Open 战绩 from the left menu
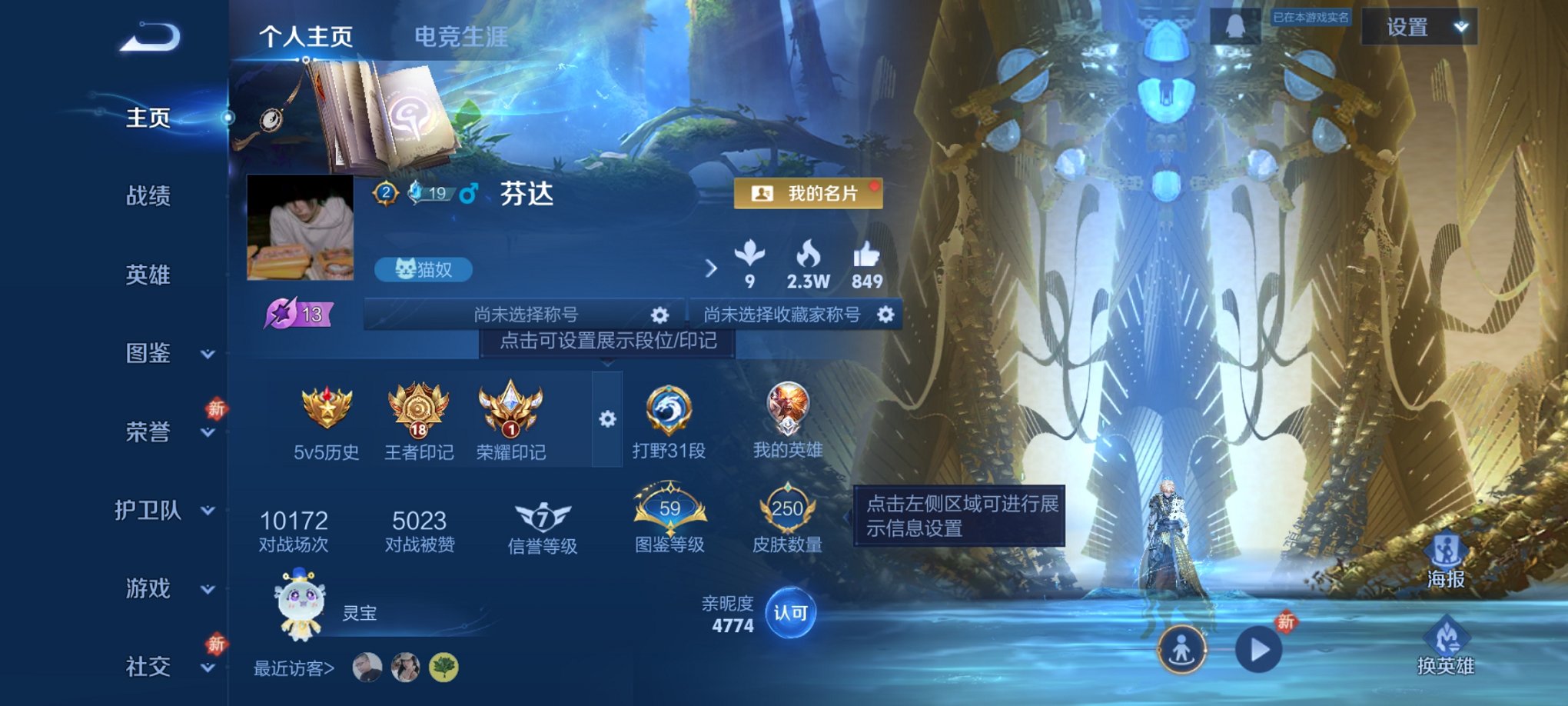 click(x=147, y=197)
